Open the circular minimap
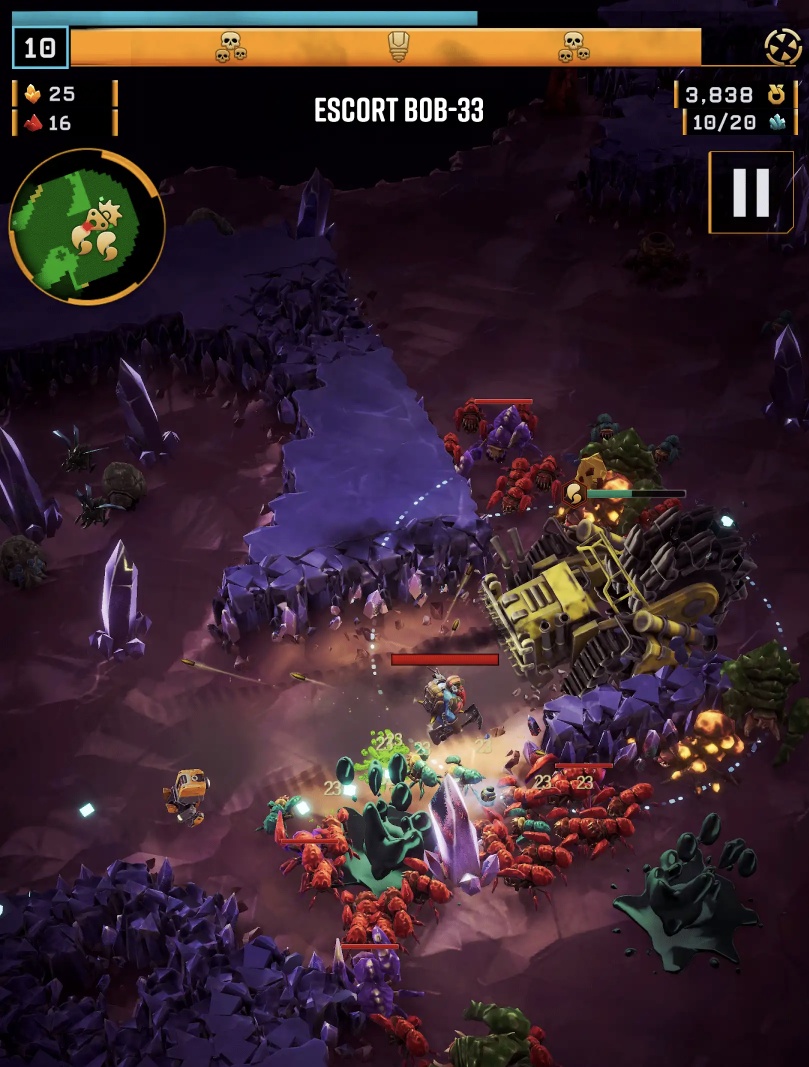This screenshot has height=1067, width=809. coord(86,226)
